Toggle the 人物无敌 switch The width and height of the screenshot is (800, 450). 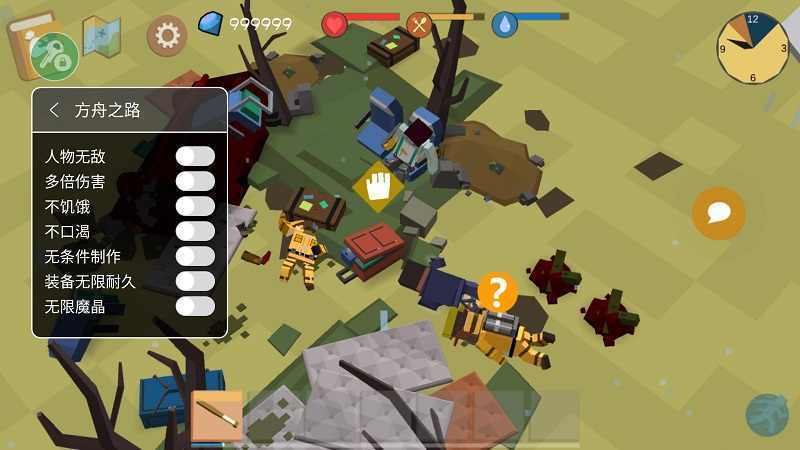click(x=195, y=156)
